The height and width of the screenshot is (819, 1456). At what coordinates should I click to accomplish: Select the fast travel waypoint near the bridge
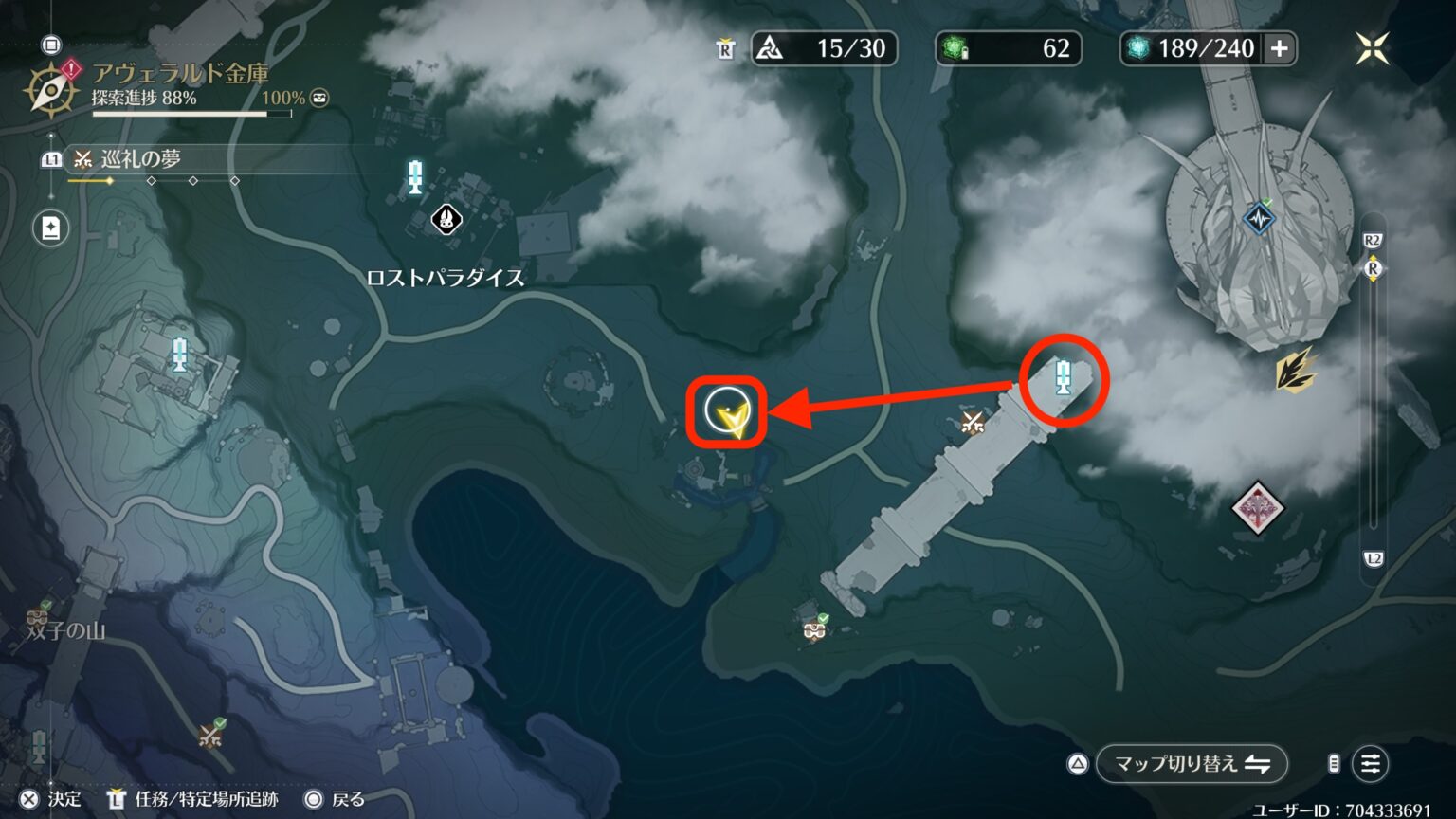pyautogui.click(x=1065, y=377)
